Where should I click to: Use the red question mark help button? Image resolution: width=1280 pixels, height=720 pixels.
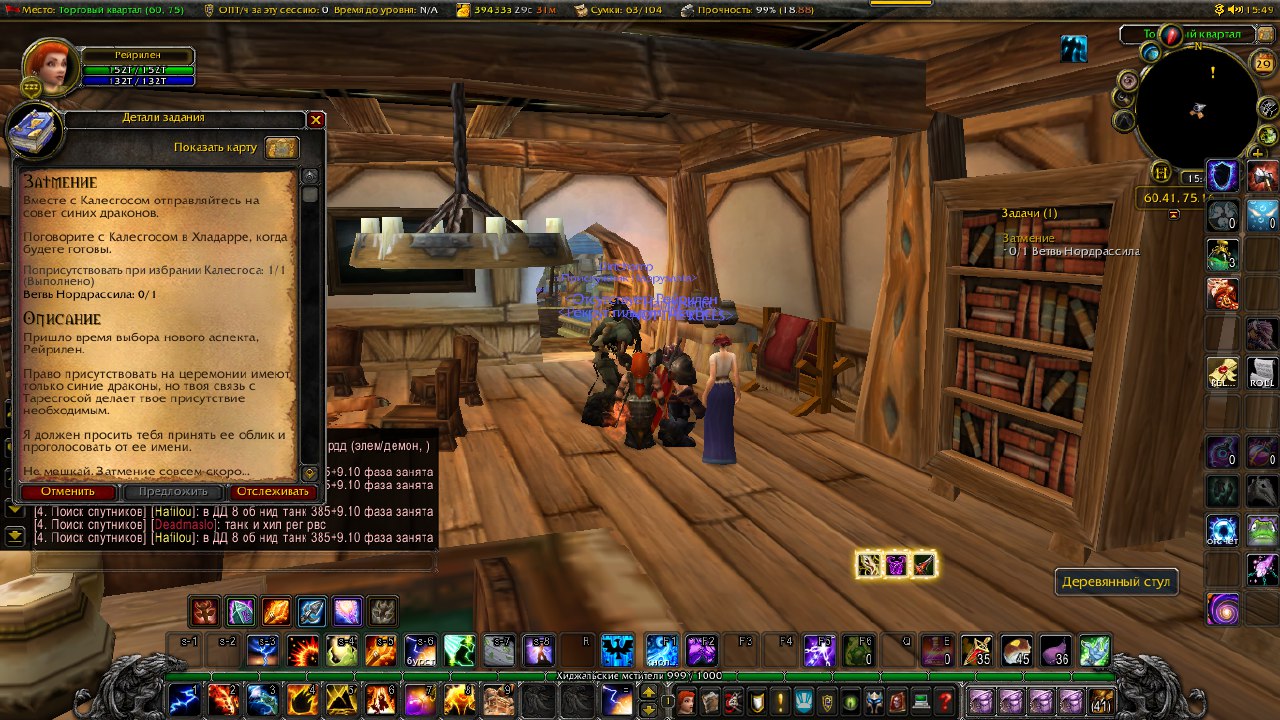point(943,701)
